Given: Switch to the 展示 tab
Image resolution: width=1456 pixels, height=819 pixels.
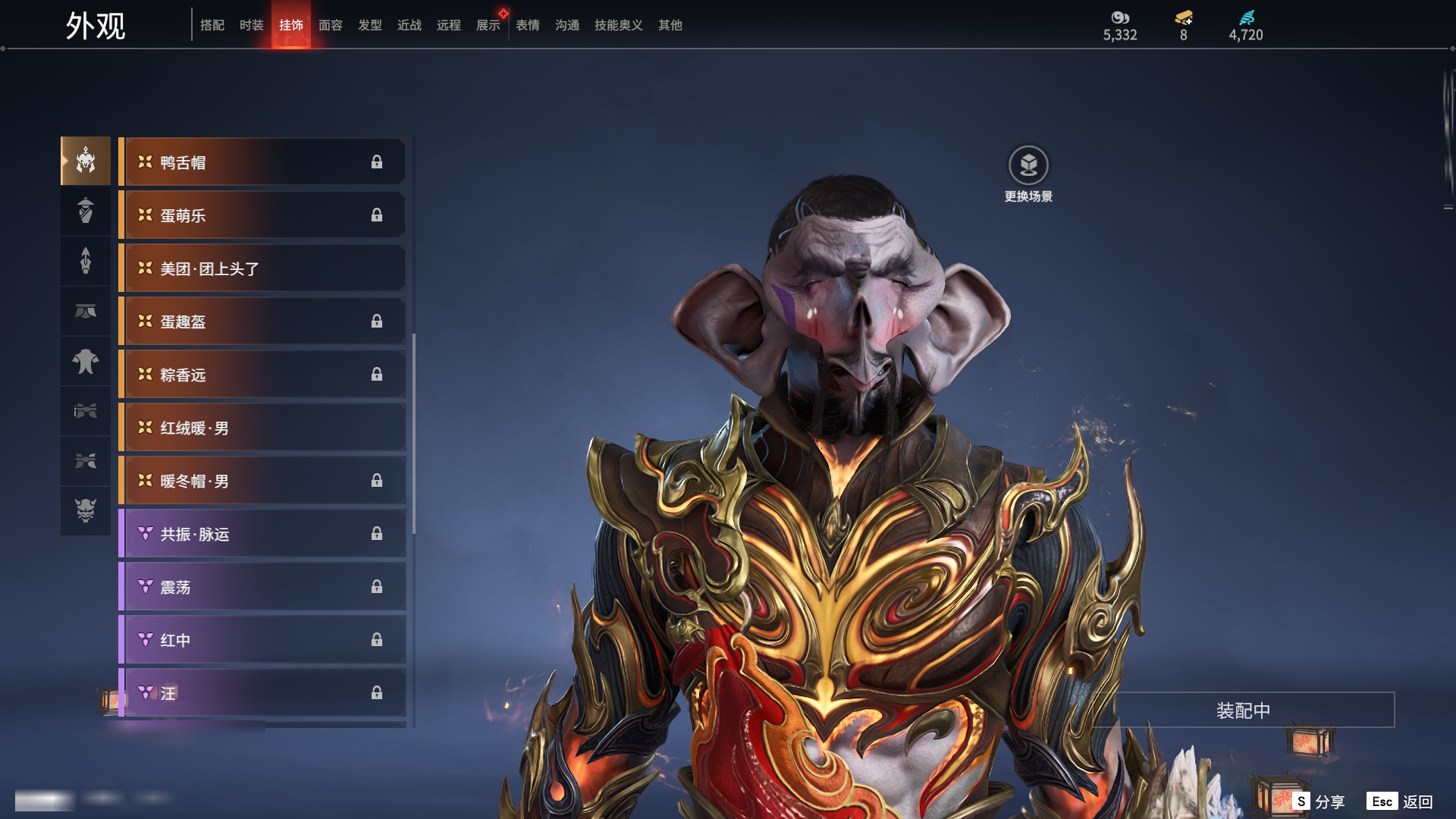Looking at the screenshot, I should (x=488, y=25).
